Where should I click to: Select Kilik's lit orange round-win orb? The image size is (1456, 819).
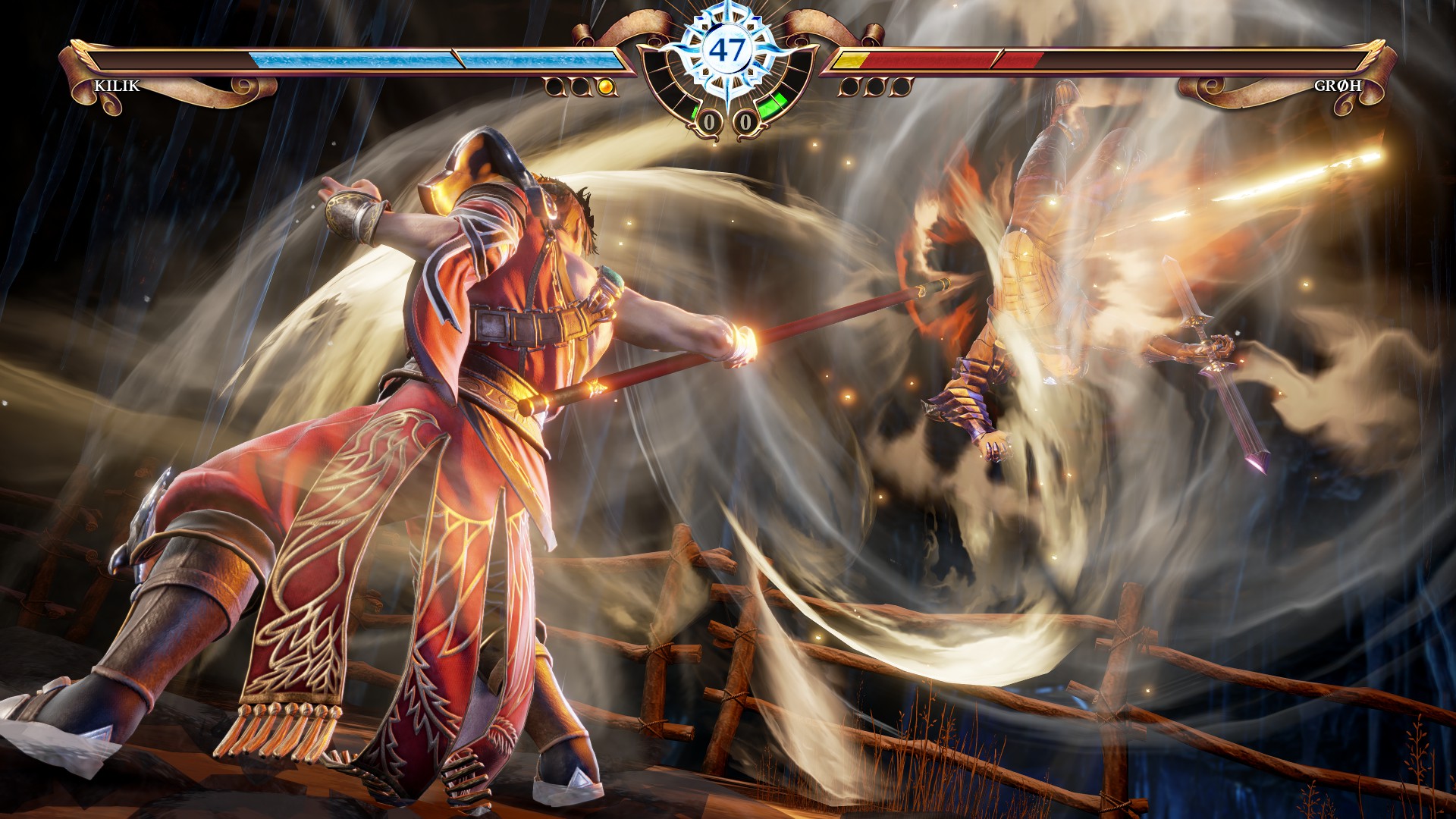607,86
